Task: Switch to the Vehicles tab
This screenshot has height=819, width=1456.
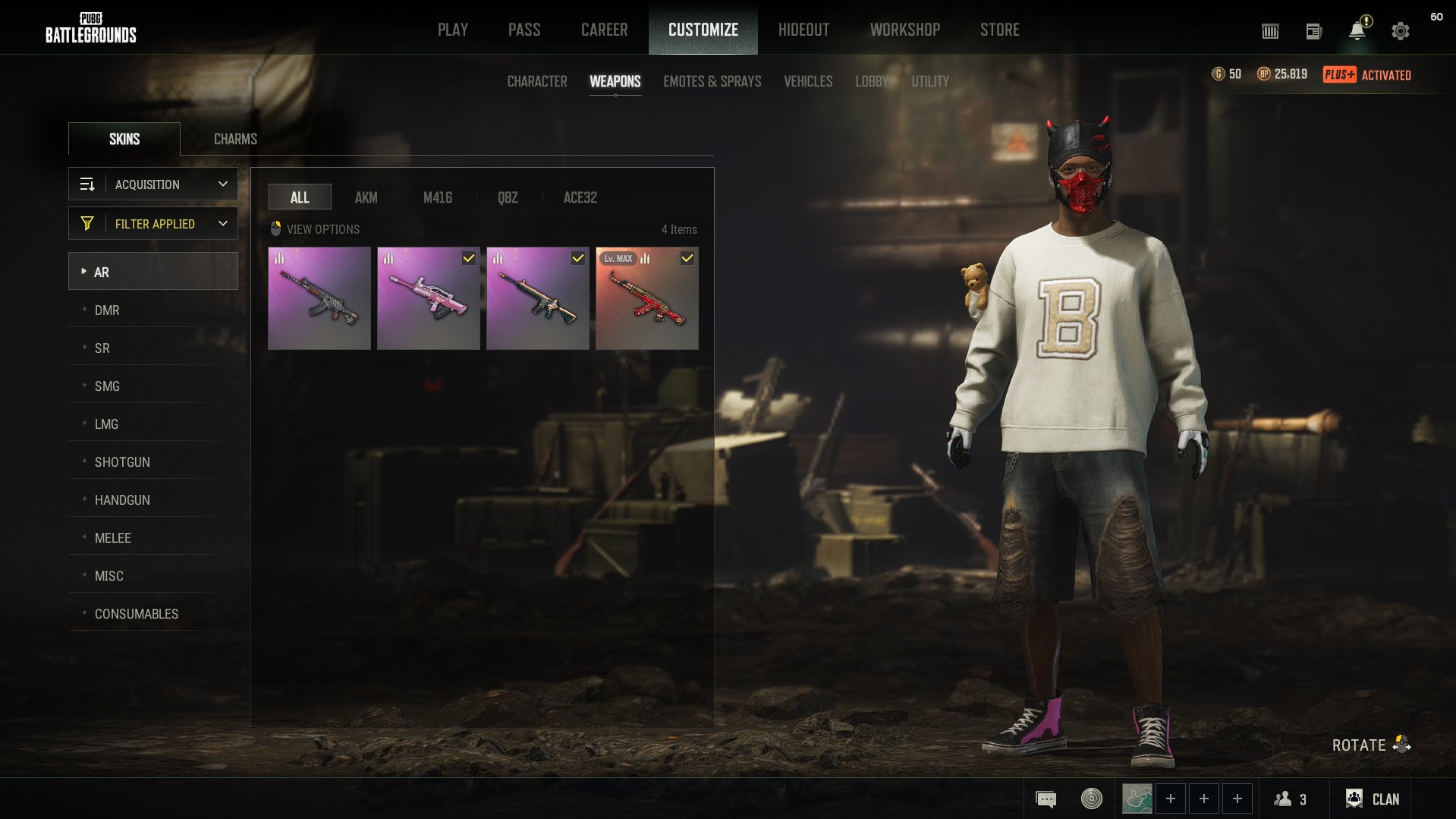Action: [808, 81]
